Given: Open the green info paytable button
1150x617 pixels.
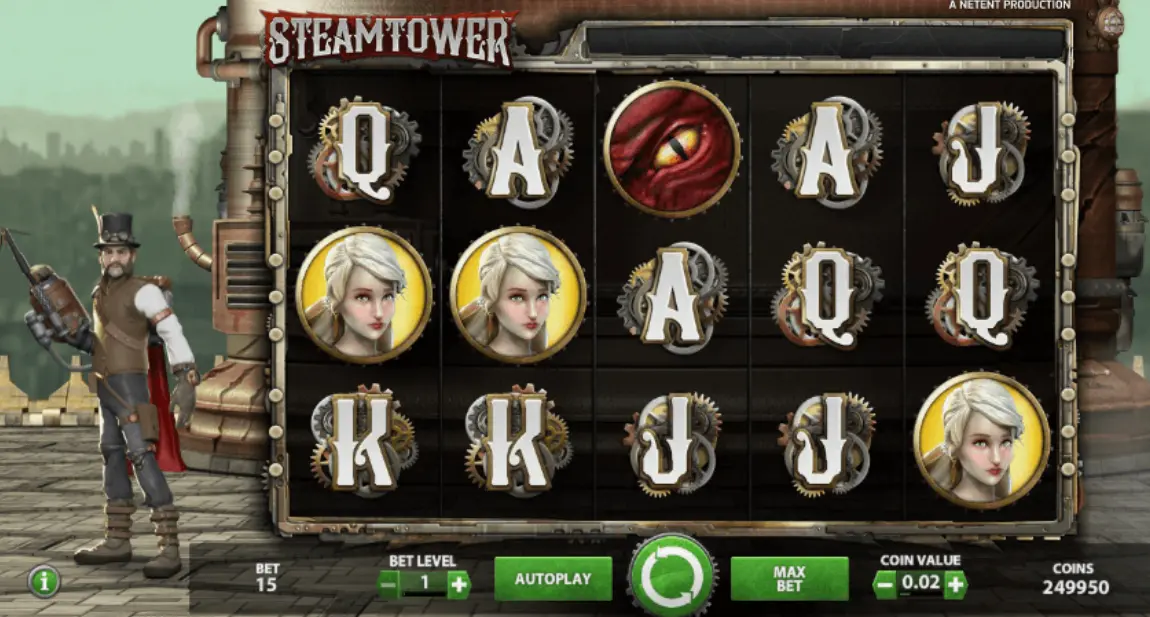Looking at the screenshot, I should coord(43,581).
